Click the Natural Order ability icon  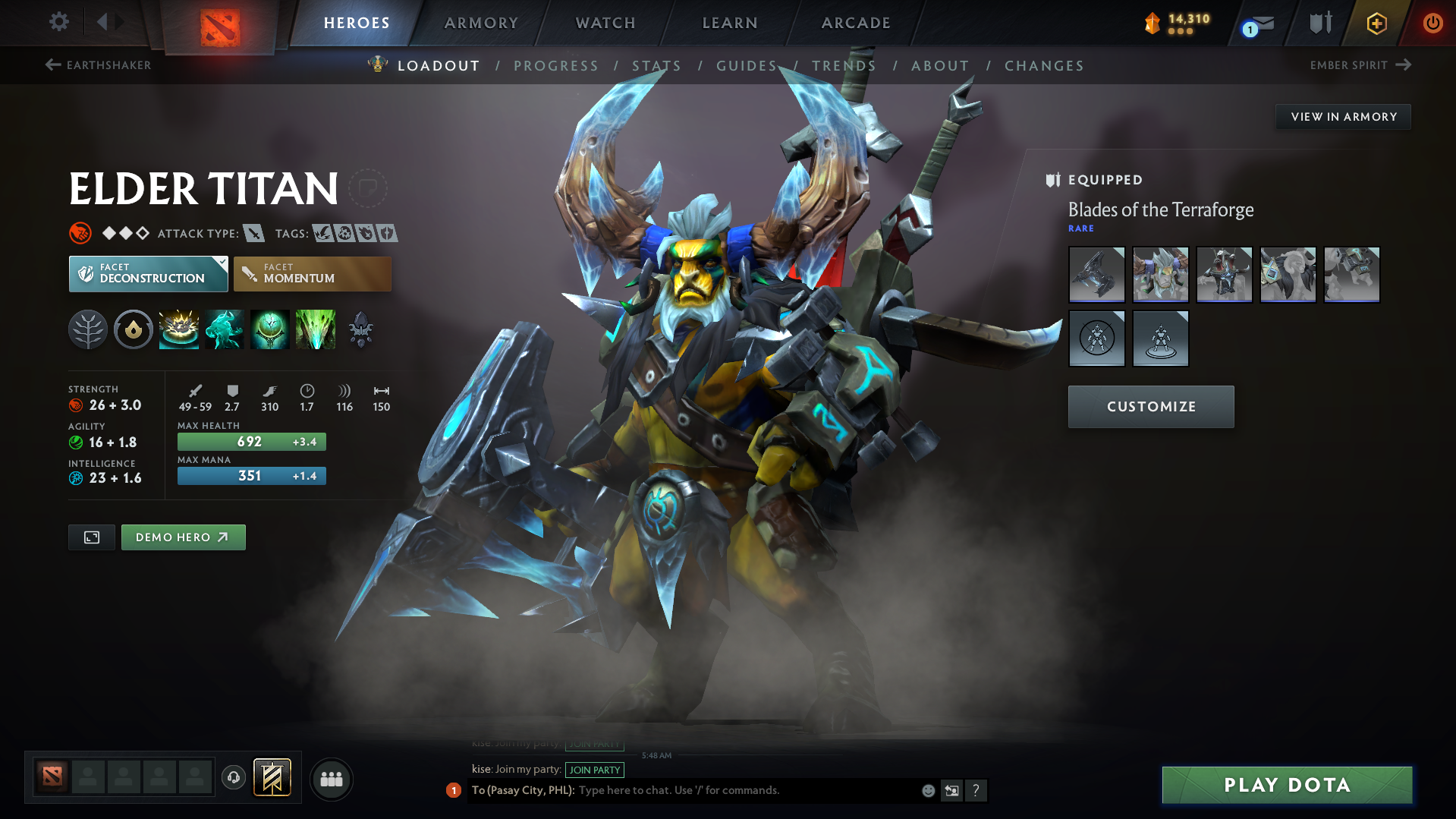(269, 329)
